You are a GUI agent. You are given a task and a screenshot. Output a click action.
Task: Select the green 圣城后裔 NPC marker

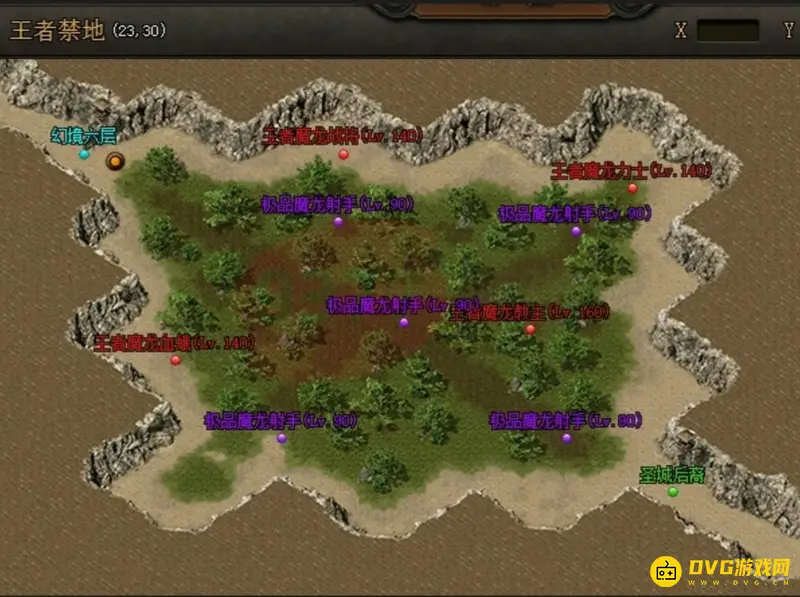click(673, 491)
